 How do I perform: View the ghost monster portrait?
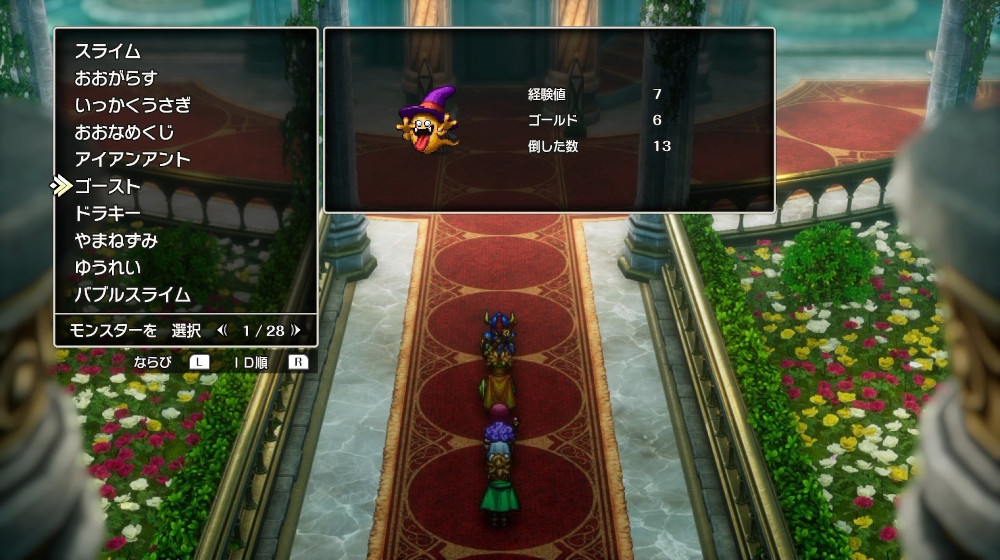point(427,122)
